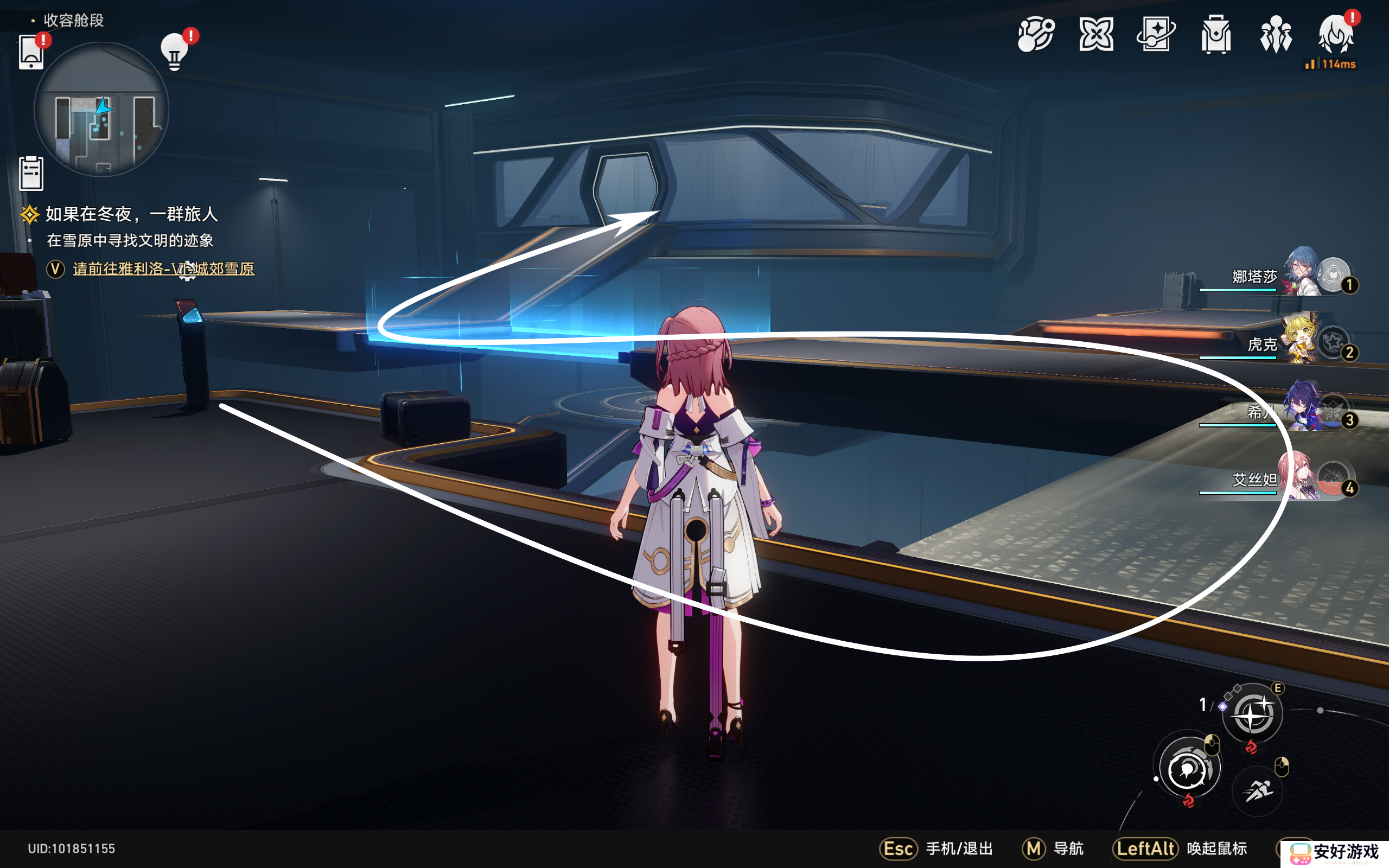Open the team setup icon
Image resolution: width=1389 pixels, height=868 pixels.
[1276, 35]
